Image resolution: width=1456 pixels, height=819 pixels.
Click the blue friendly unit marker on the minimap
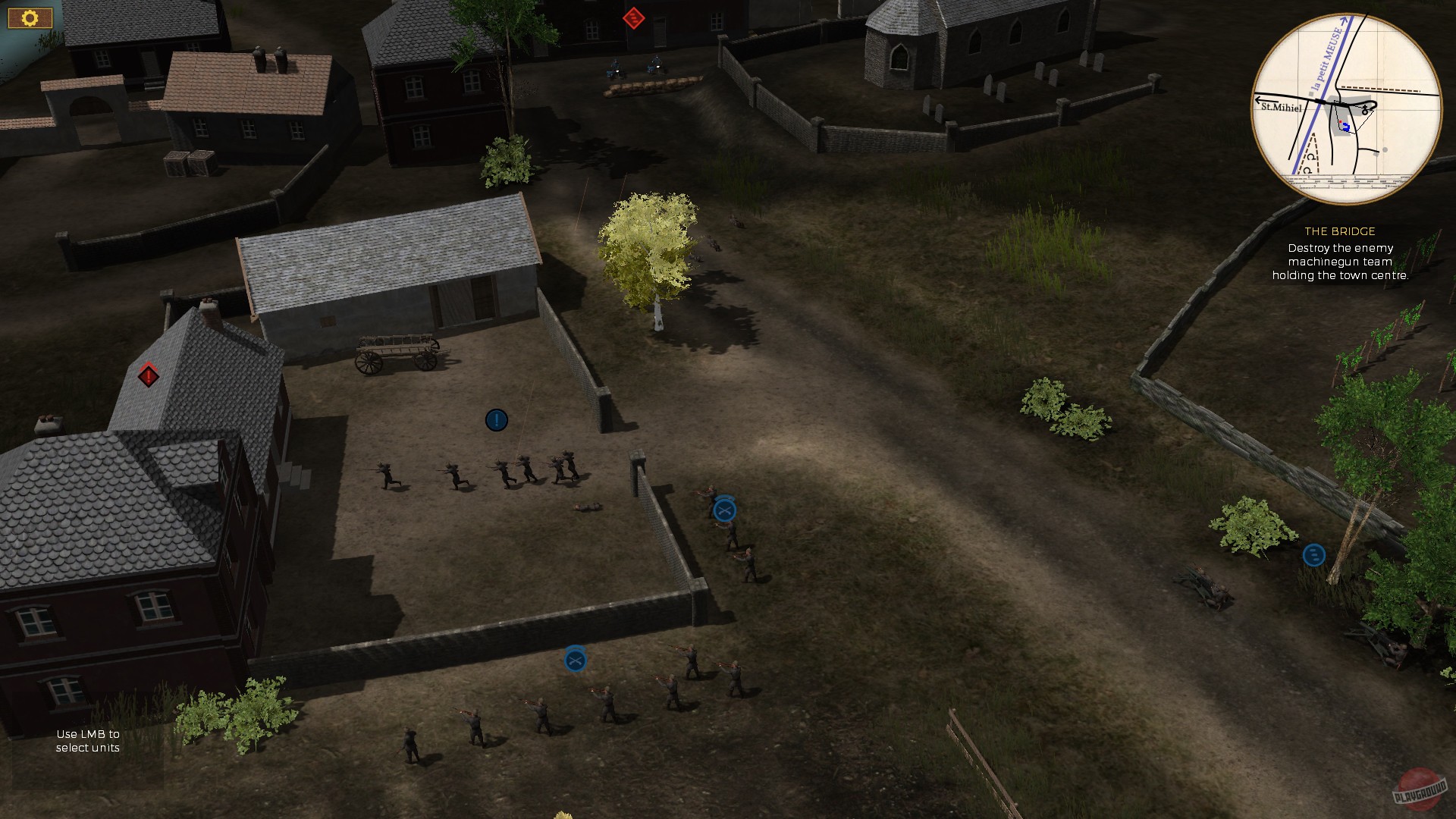pos(1347,126)
